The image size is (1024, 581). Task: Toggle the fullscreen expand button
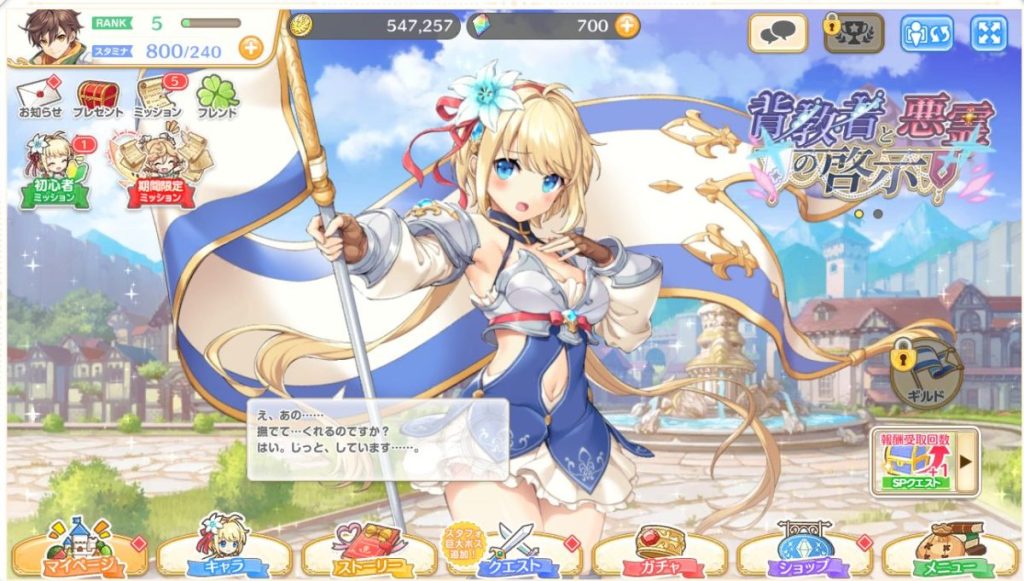(988, 33)
